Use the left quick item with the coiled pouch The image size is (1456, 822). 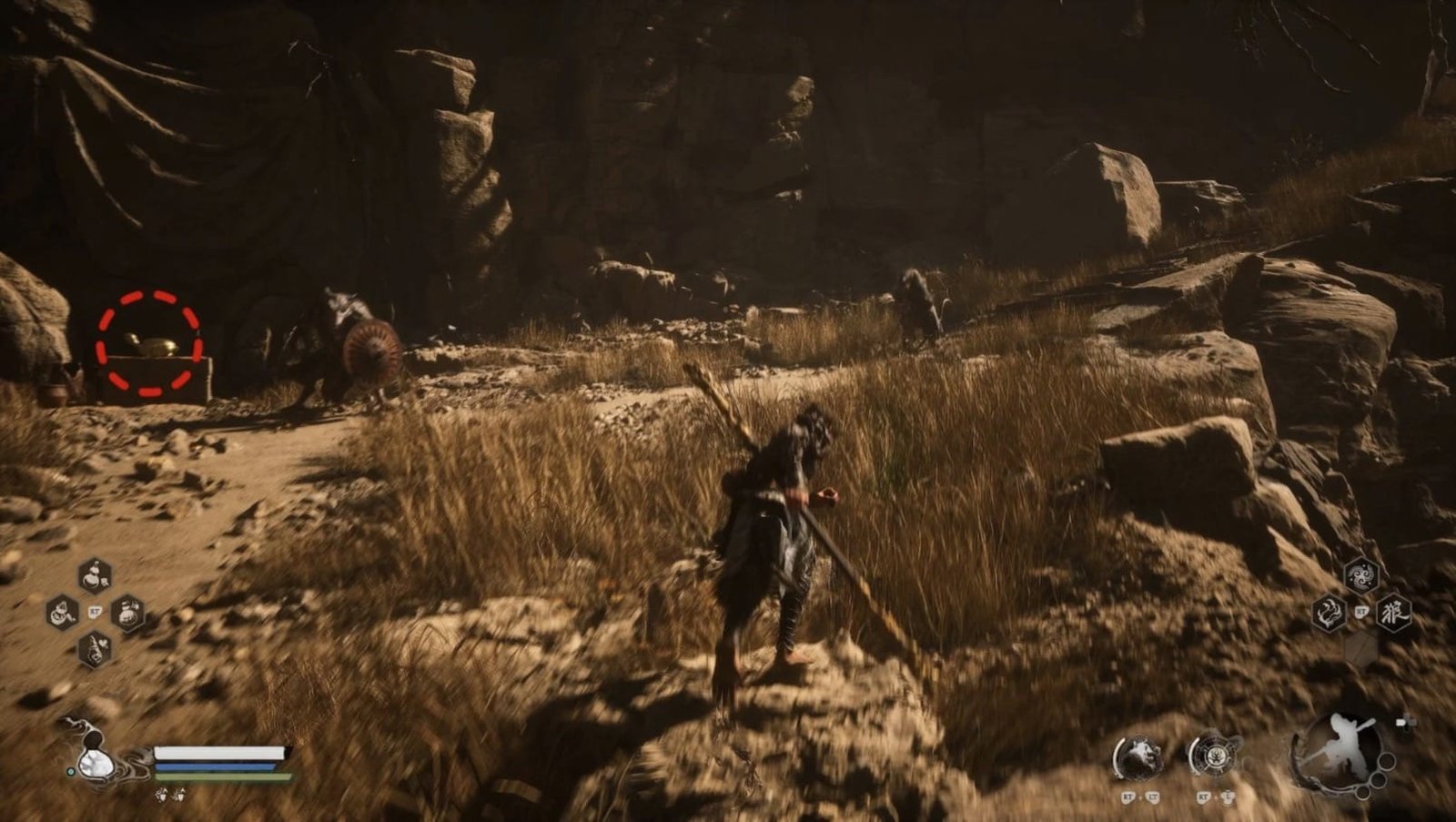(62, 613)
